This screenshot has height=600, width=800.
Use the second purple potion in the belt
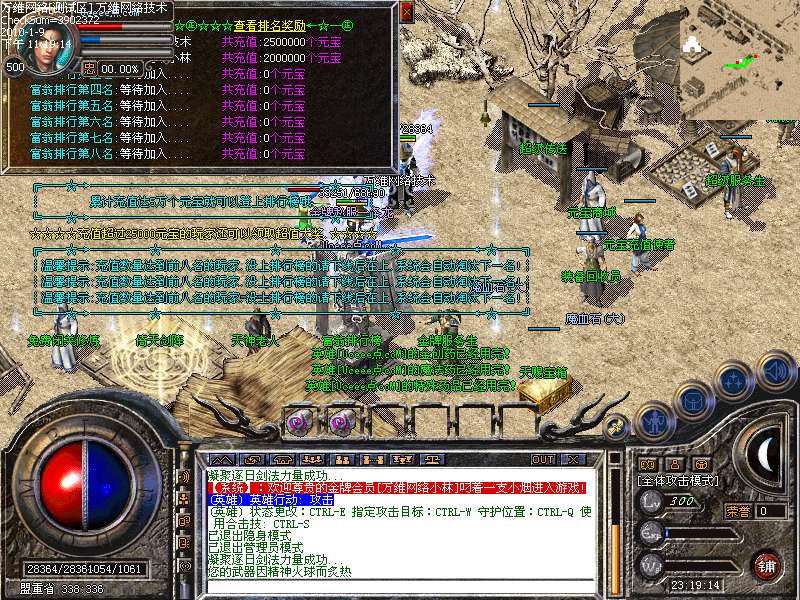tap(340, 422)
